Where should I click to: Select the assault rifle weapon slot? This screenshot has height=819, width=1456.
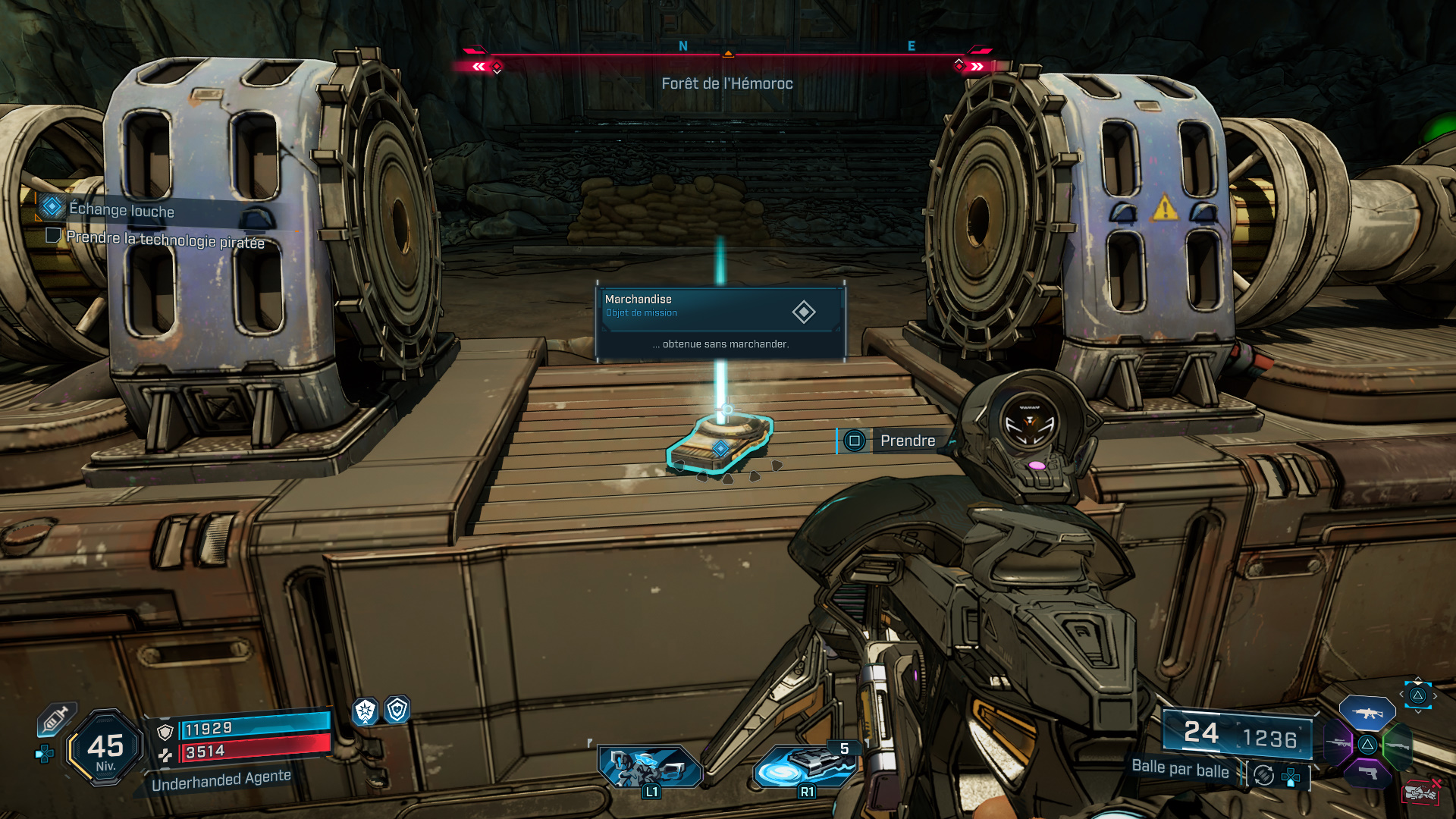click(x=1367, y=713)
